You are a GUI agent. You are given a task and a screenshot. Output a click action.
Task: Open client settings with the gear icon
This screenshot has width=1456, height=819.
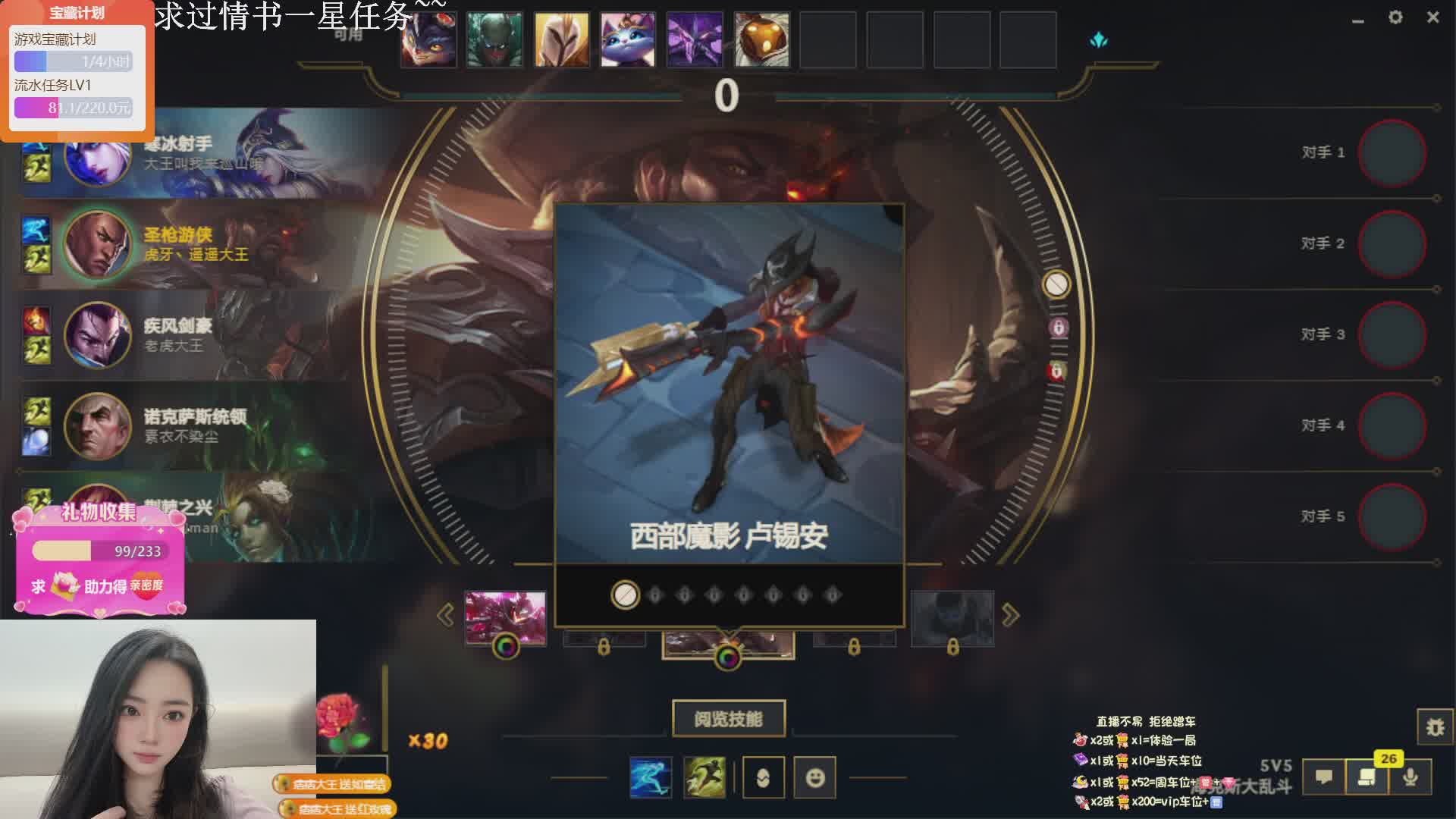point(1395,17)
